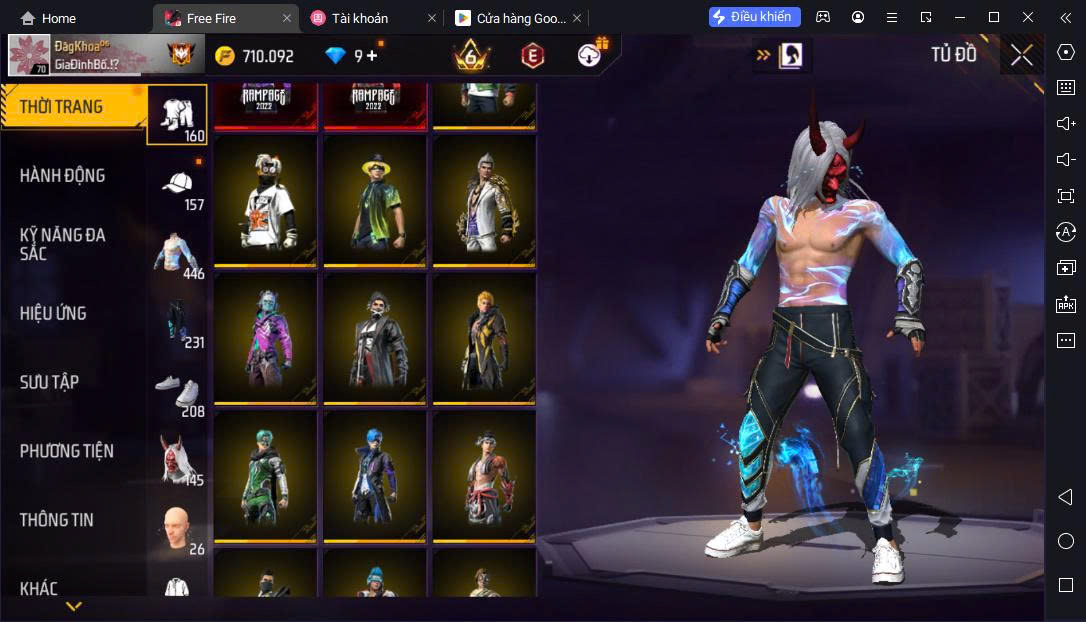Viewport: 1086px width, 622px height.
Task: Select the blue-haired dark suit outfit
Action: 375,477
